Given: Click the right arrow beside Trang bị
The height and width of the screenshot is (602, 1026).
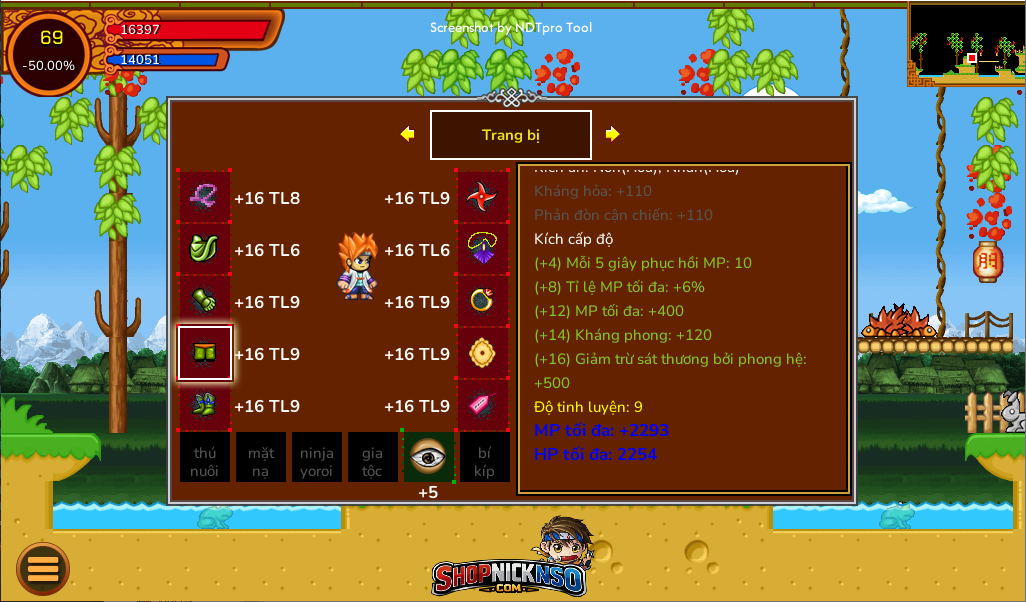Looking at the screenshot, I should 613,134.
